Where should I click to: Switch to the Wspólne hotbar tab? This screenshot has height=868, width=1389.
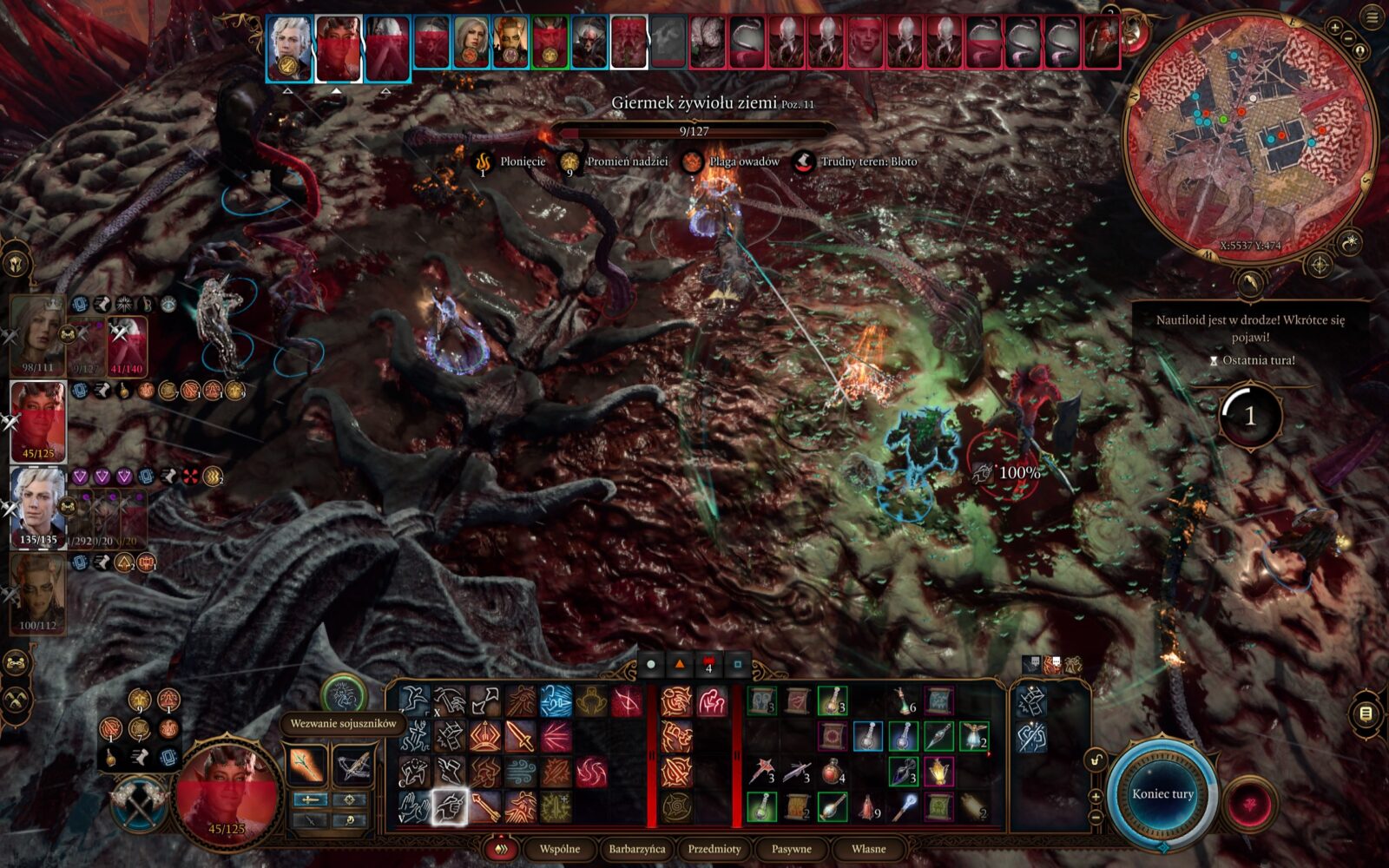tap(560, 849)
